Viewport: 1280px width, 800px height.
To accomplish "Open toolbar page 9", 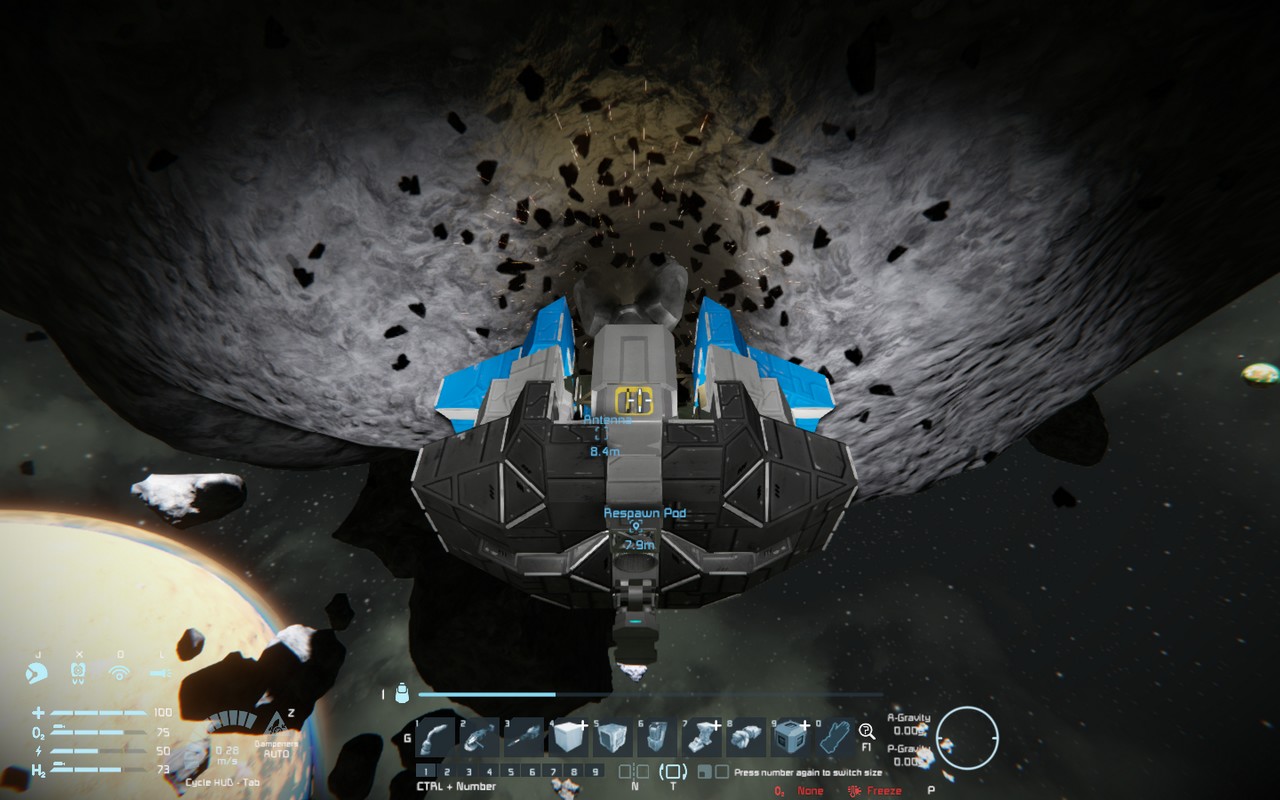I will 594,771.
